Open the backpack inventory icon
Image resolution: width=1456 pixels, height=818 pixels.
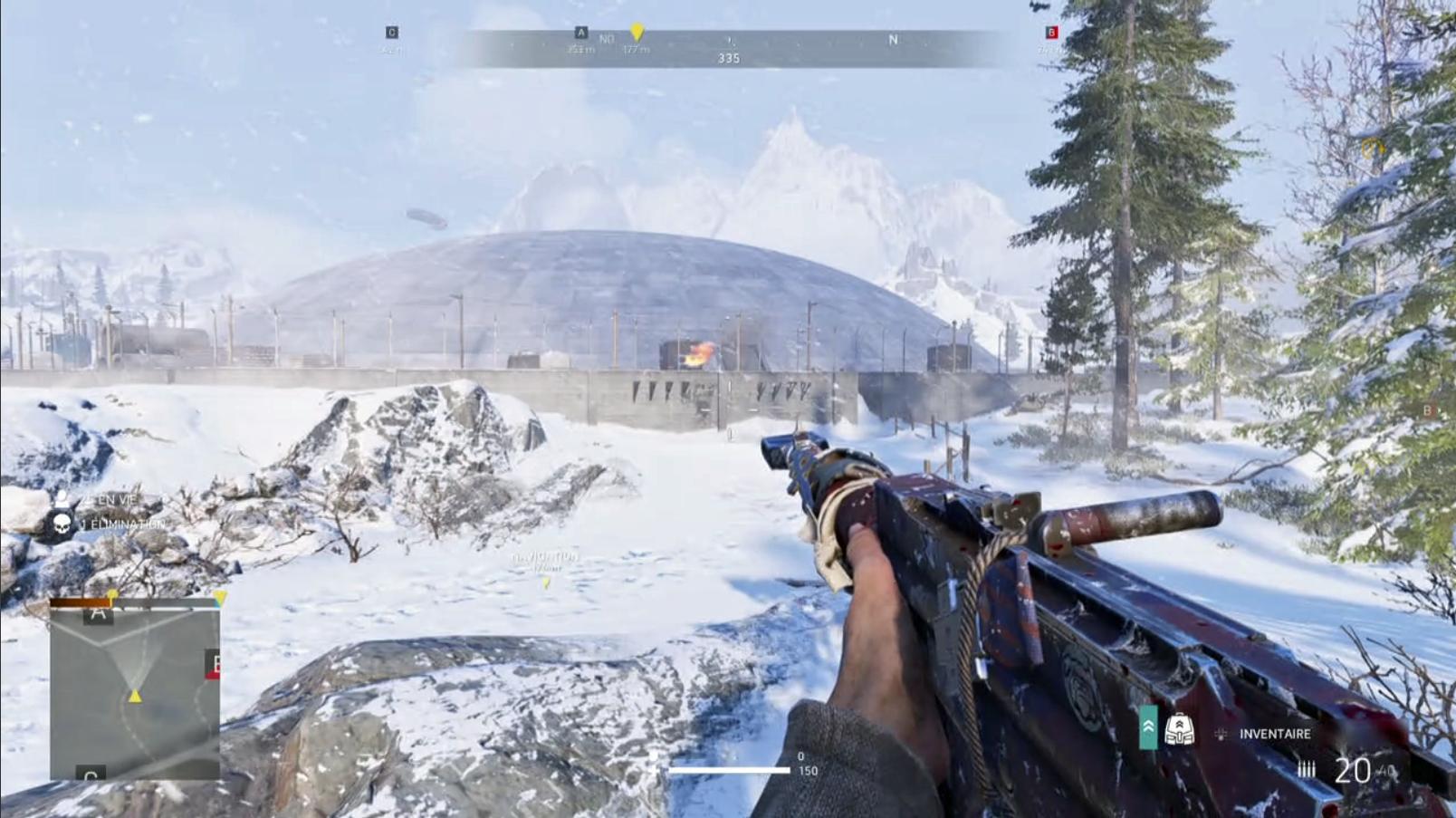pos(1178,729)
